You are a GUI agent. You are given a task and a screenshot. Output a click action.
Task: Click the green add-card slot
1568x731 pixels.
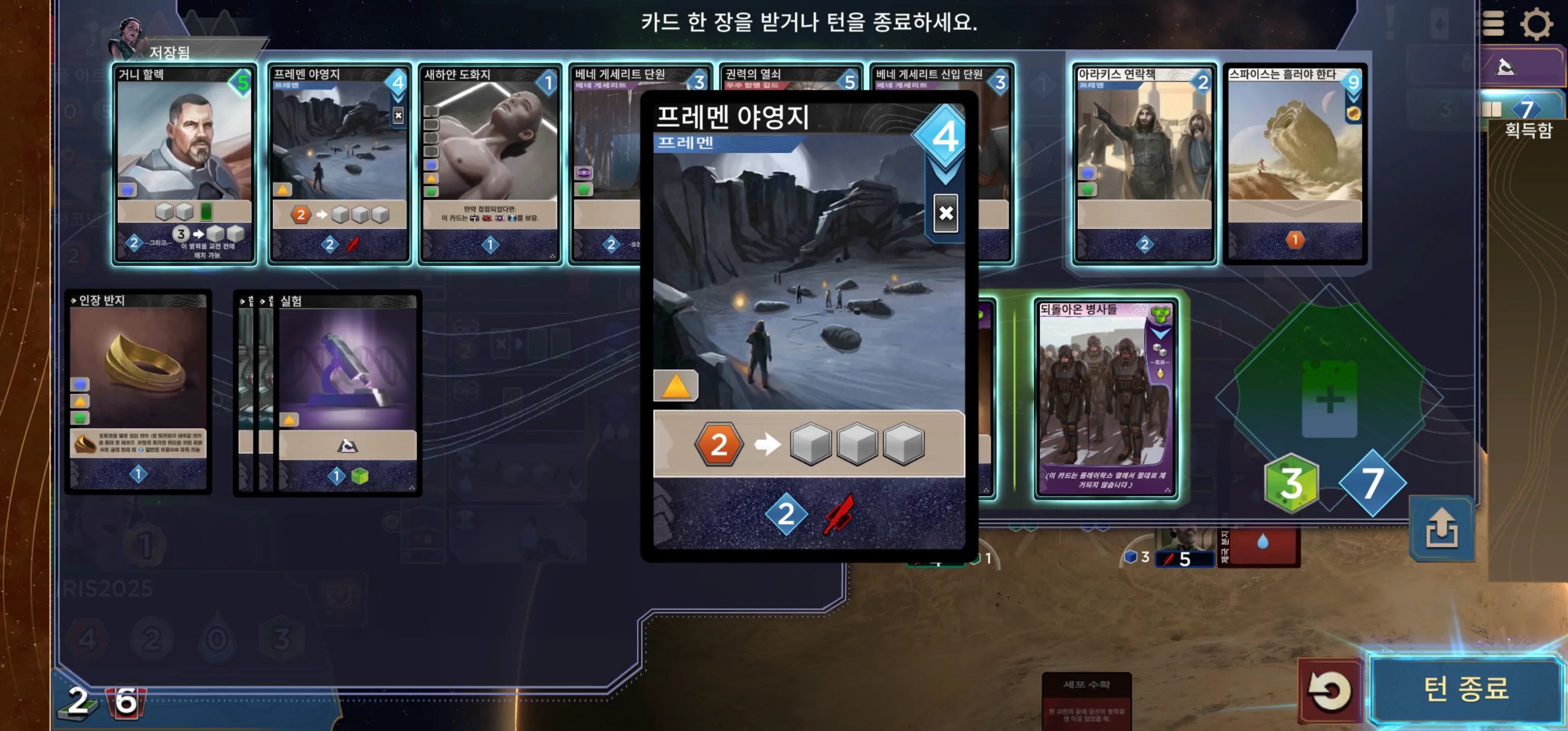tap(1329, 398)
